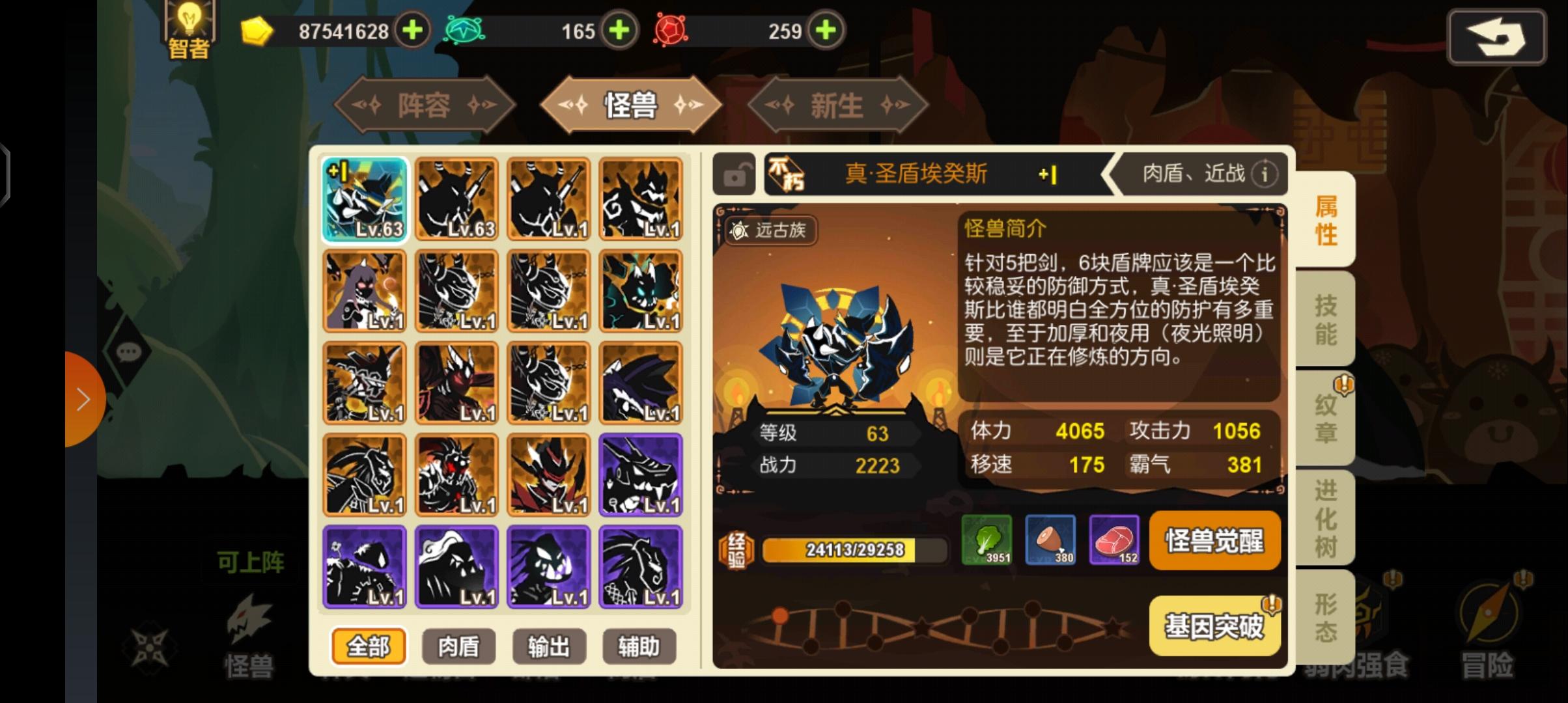The height and width of the screenshot is (703, 1568).
Task: Tap the plus icon beside gold coins
Action: coord(413,31)
